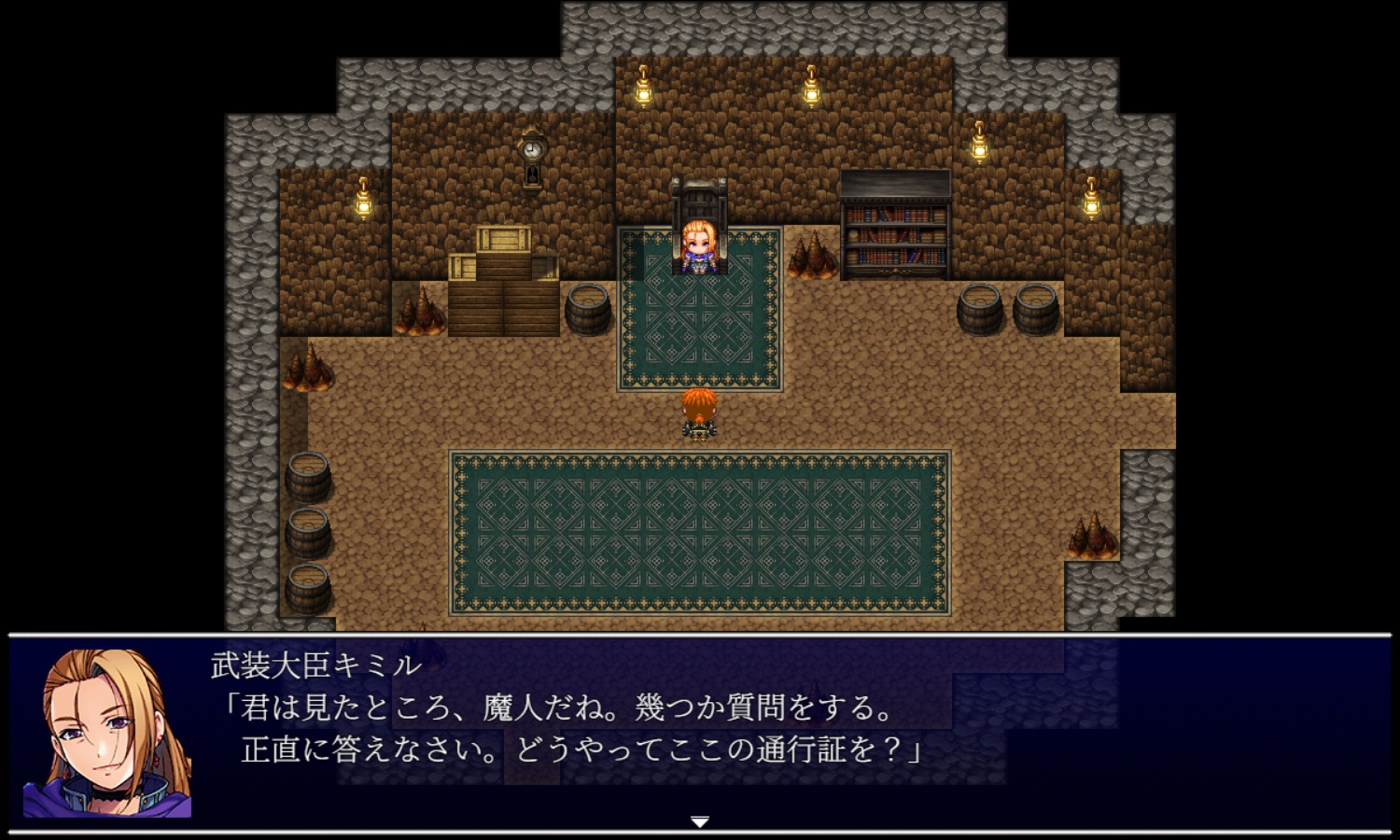The image size is (1400, 840).
Task: Advance dialogue with the white continue arrow
Action: 700,821
